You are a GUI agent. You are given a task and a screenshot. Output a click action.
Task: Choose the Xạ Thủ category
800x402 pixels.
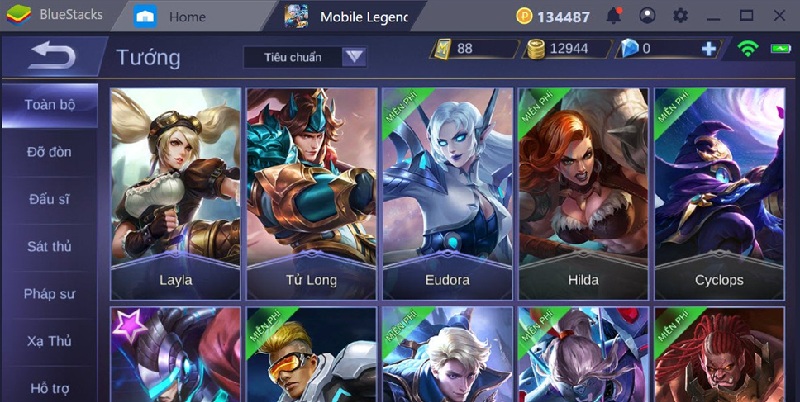(x=48, y=341)
